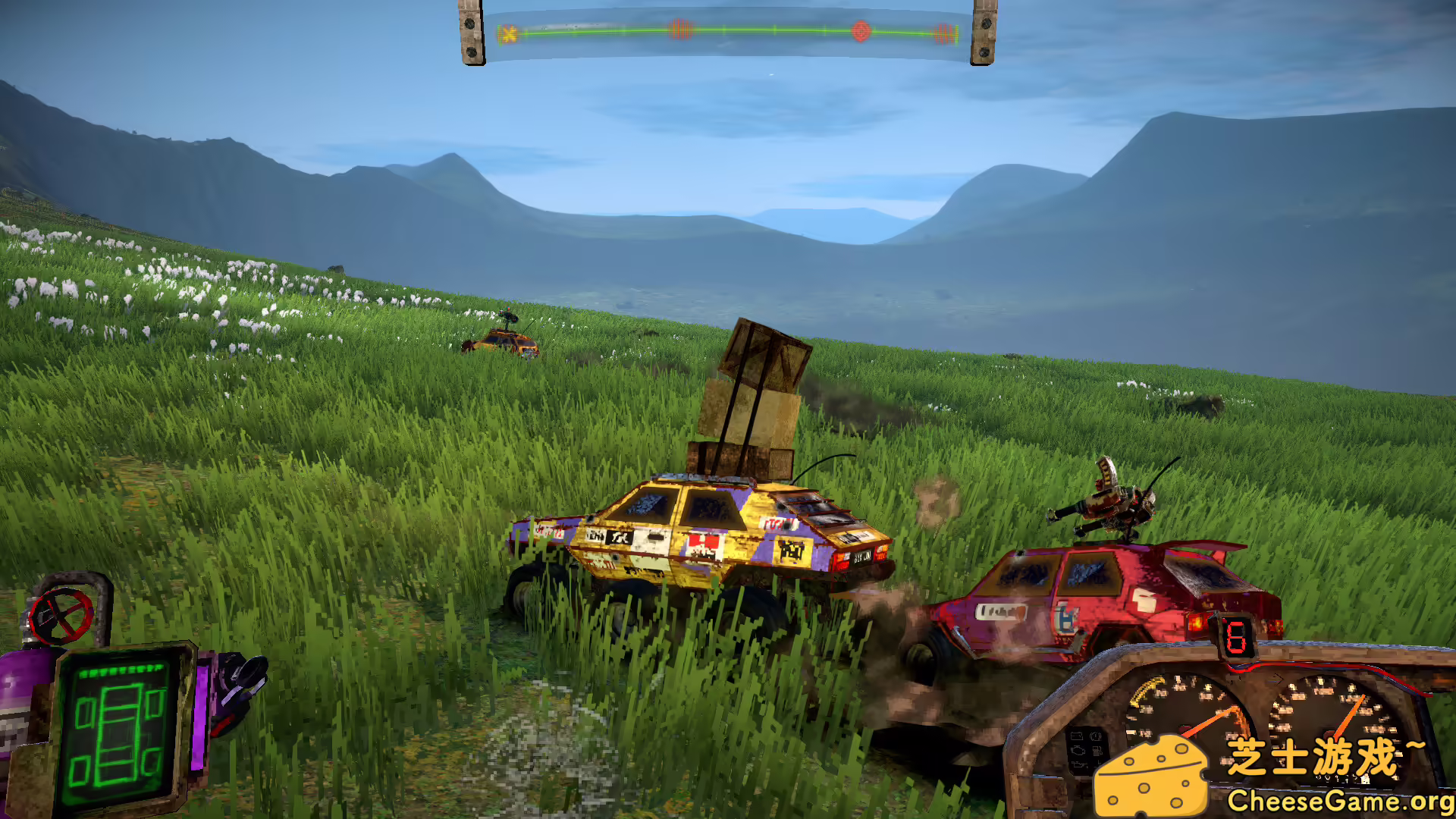This screenshot has width=1456, height=819.
Task: Select the red diamond marker on the compass
Action: [861, 31]
